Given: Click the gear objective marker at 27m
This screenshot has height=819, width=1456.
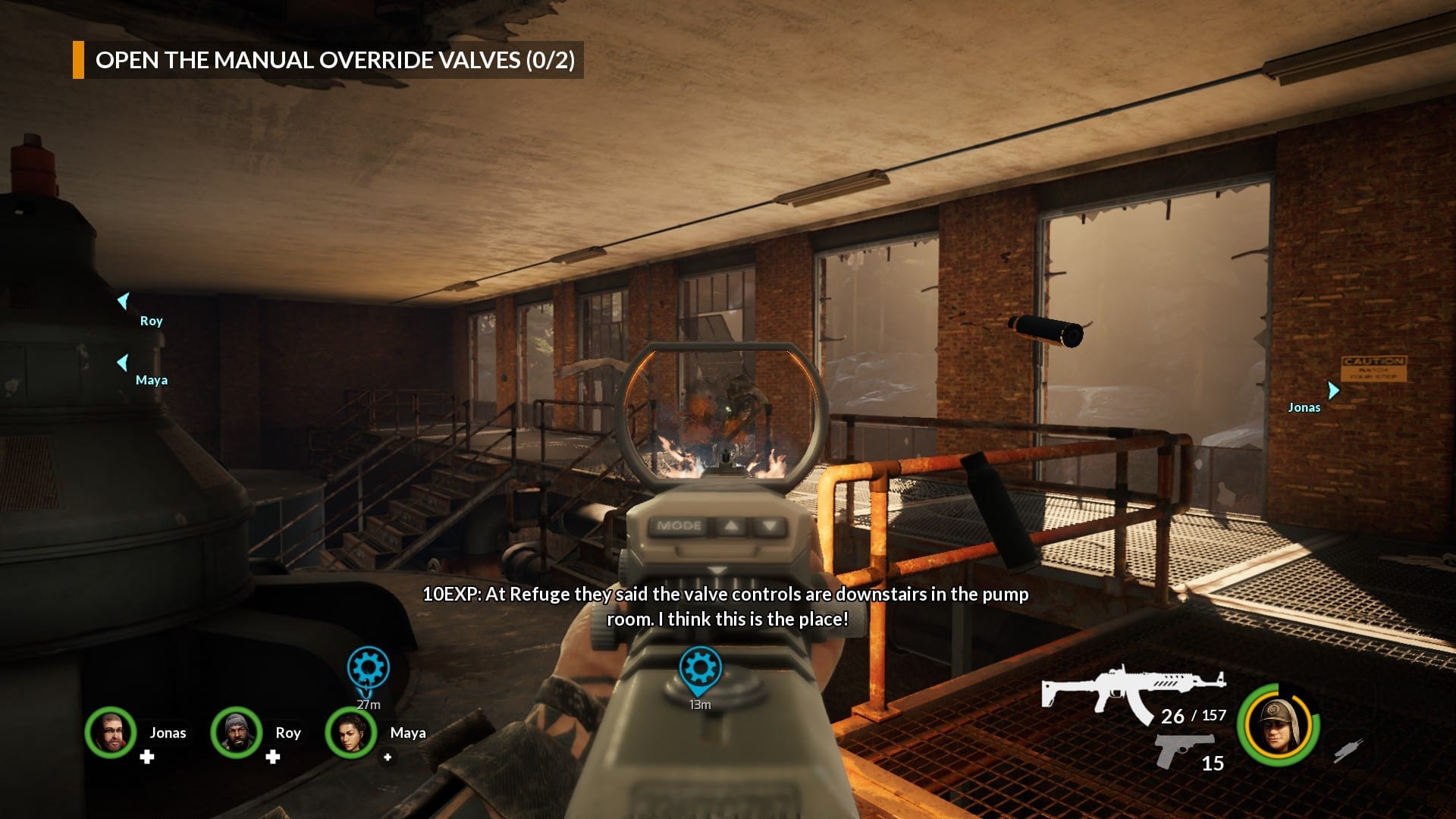Looking at the screenshot, I should [x=369, y=669].
